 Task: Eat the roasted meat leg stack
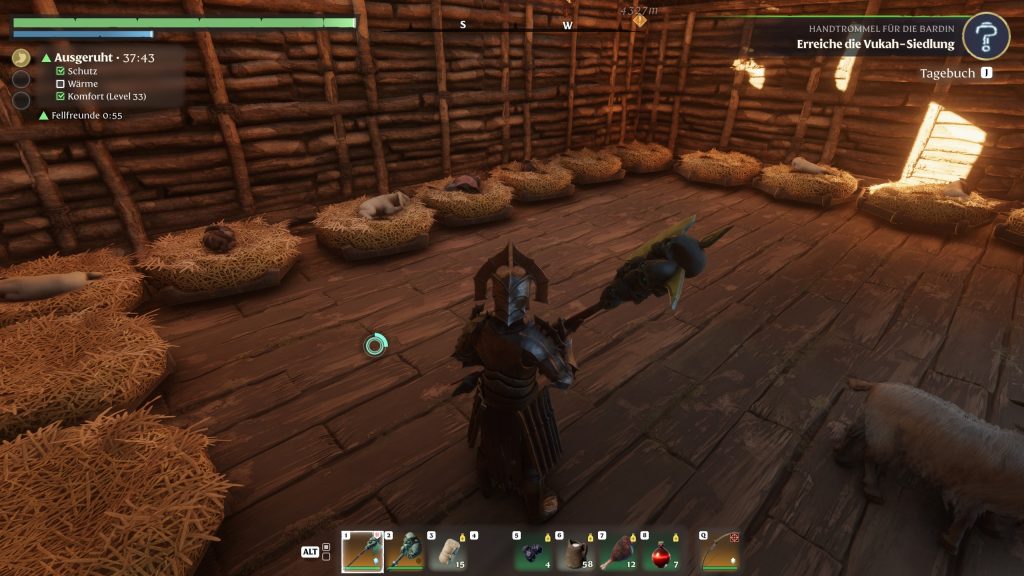[x=617, y=551]
